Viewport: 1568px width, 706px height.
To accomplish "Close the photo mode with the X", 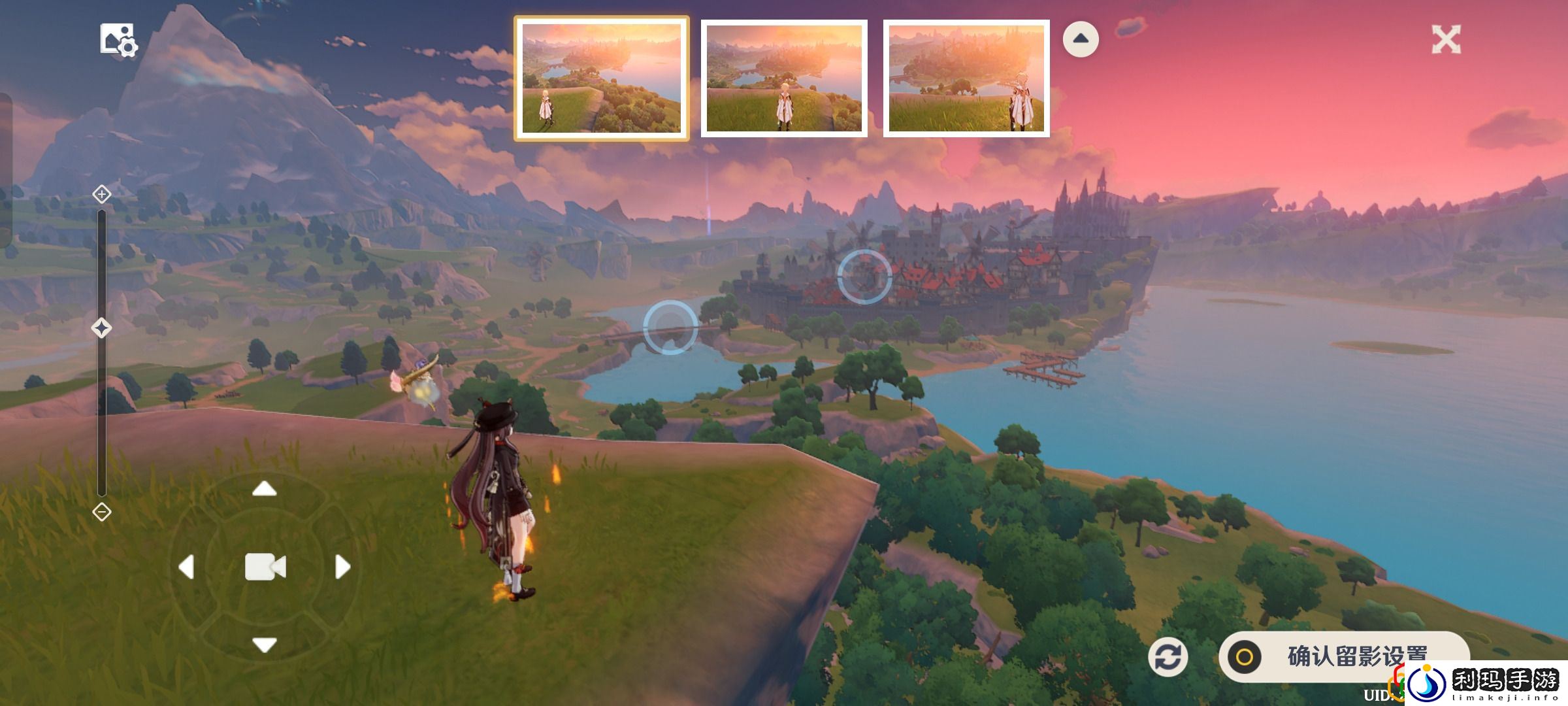I will (1446, 40).
